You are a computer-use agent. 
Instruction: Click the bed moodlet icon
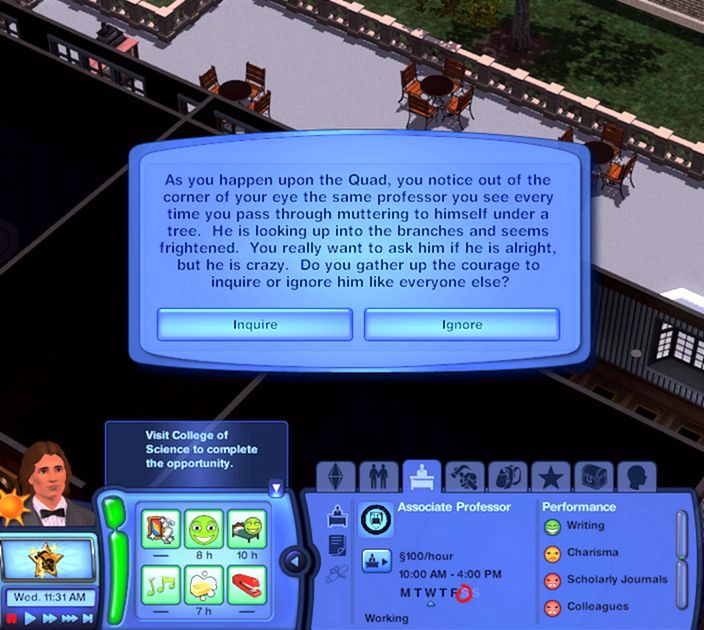246,528
